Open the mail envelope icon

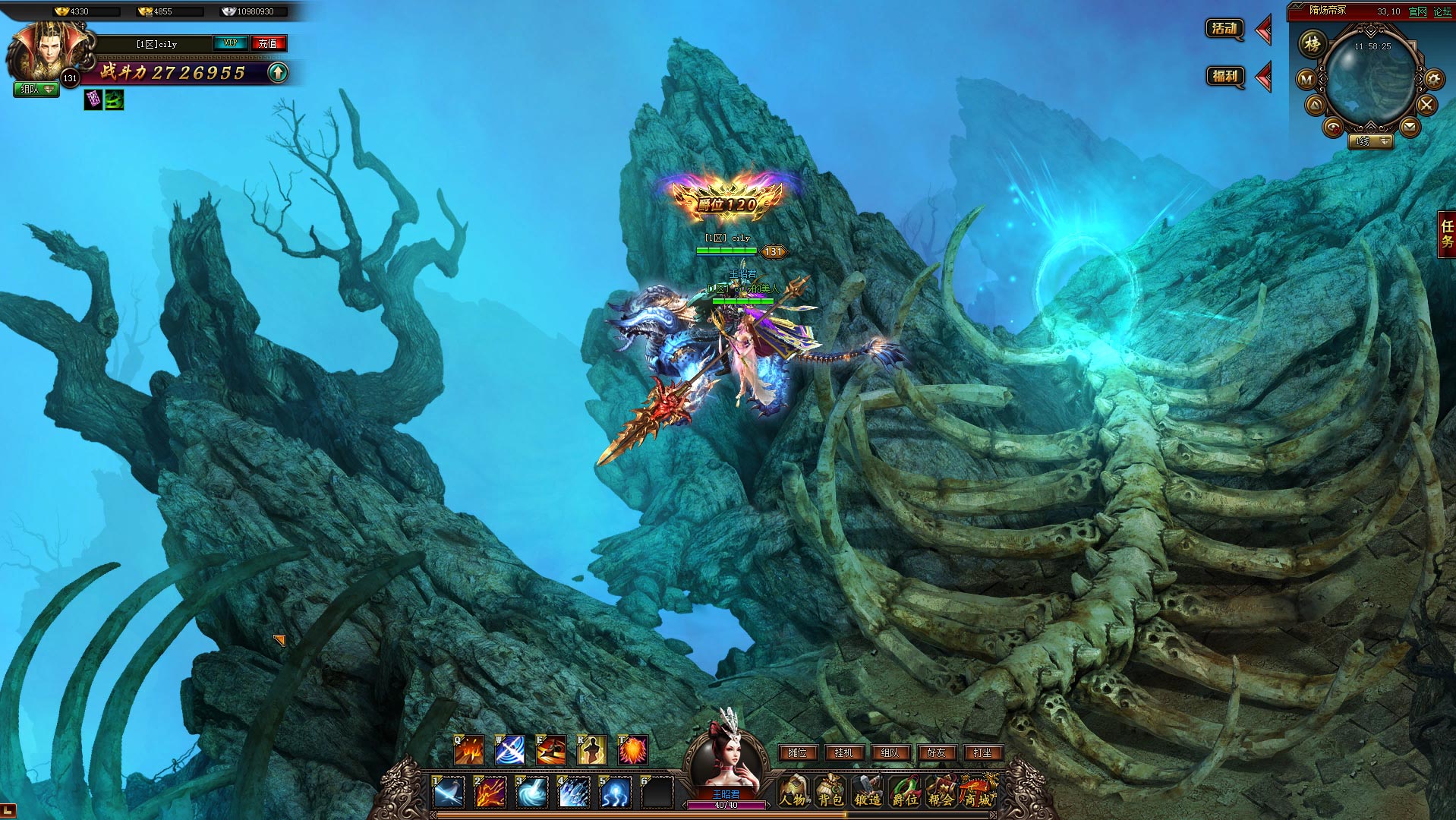click(x=1410, y=127)
